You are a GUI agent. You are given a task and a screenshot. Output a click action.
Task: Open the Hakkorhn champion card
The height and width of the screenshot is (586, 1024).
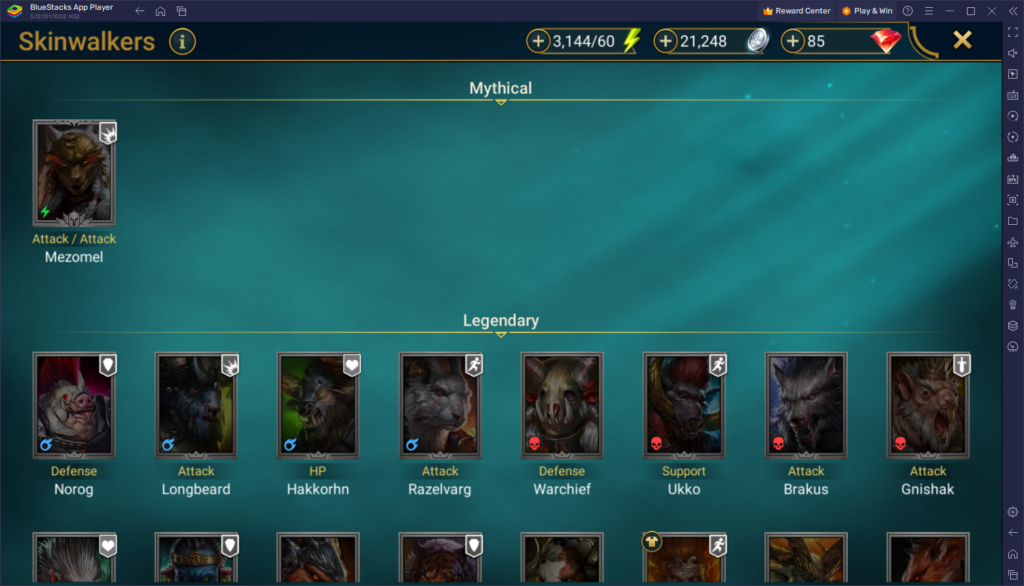pos(318,405)
